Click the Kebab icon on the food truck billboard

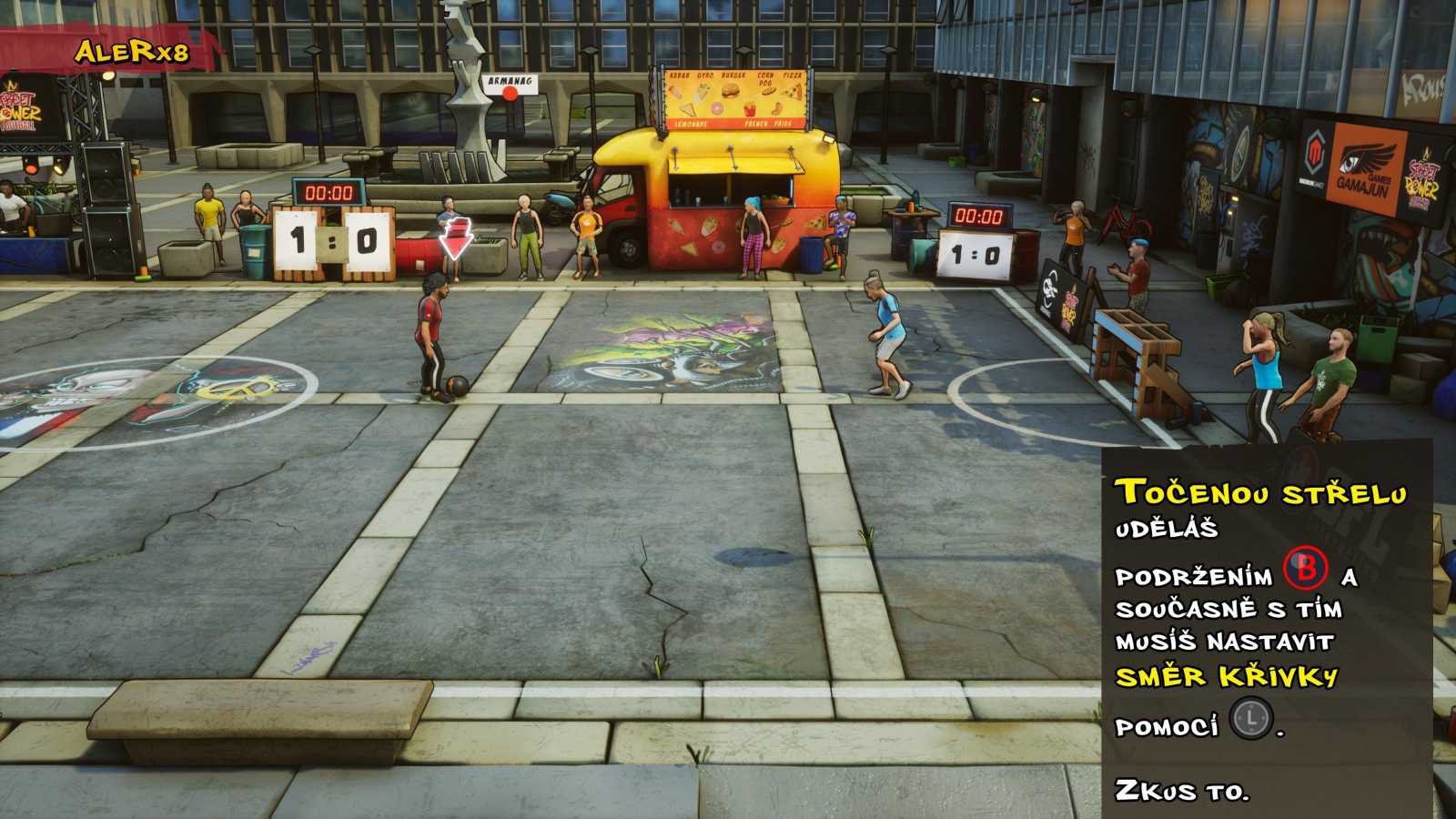tap(676, 91)
